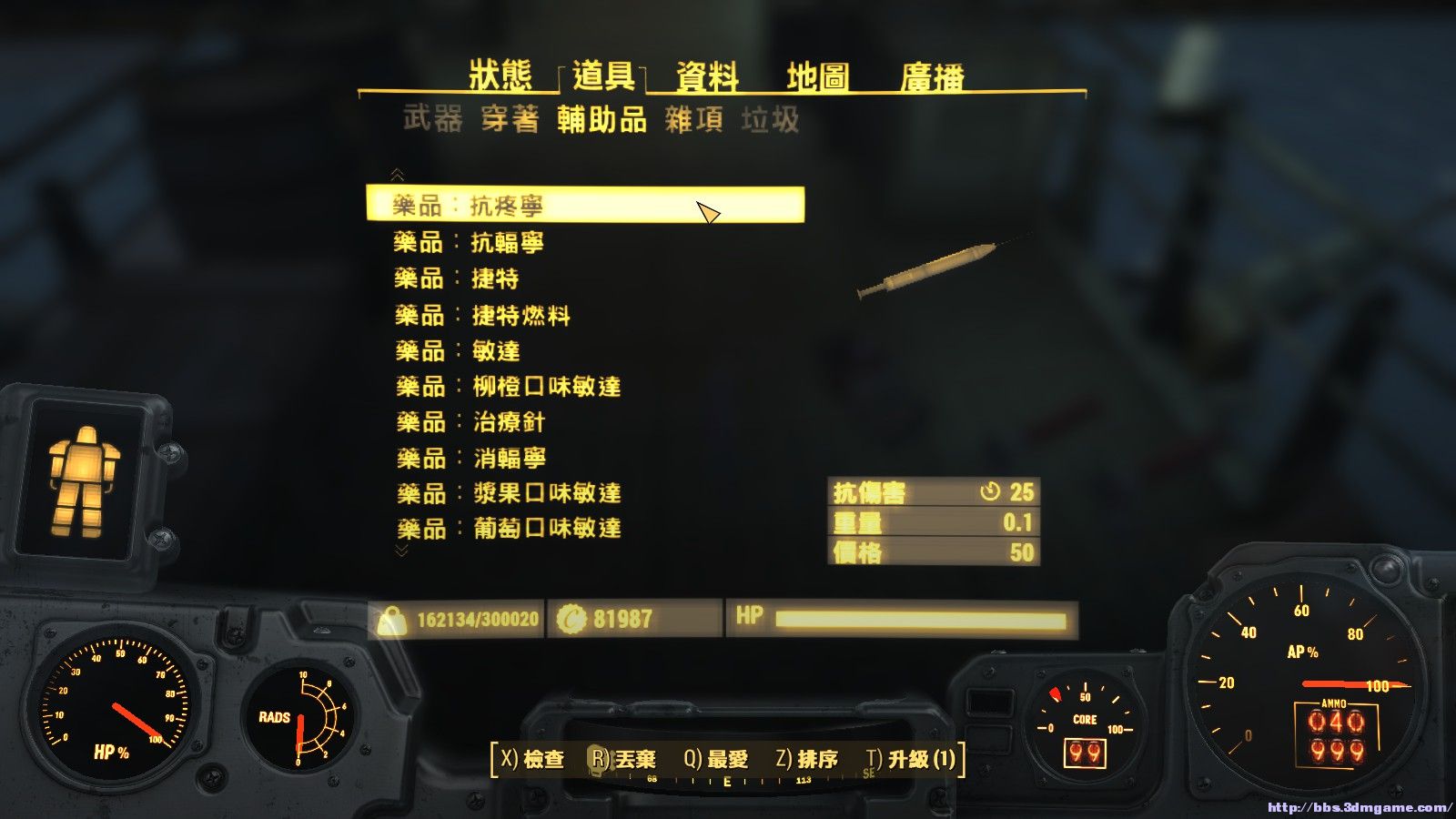Click the lock icon before 162134/300020
1456x819 pixels.
395,621
